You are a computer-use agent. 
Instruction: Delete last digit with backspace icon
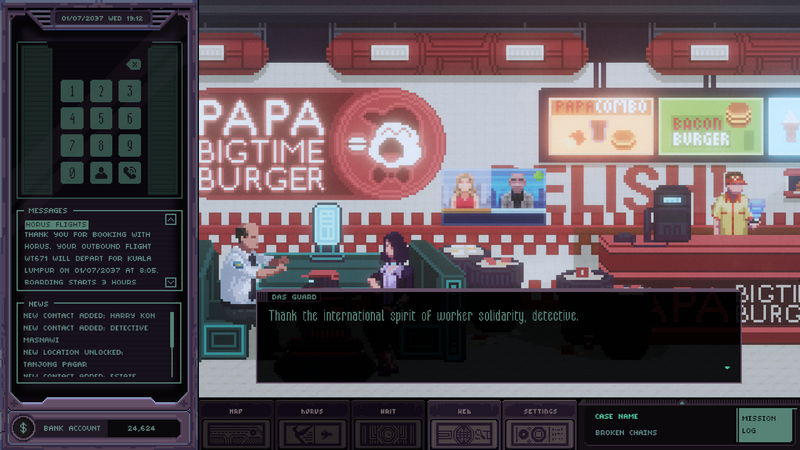pos(134,65)
